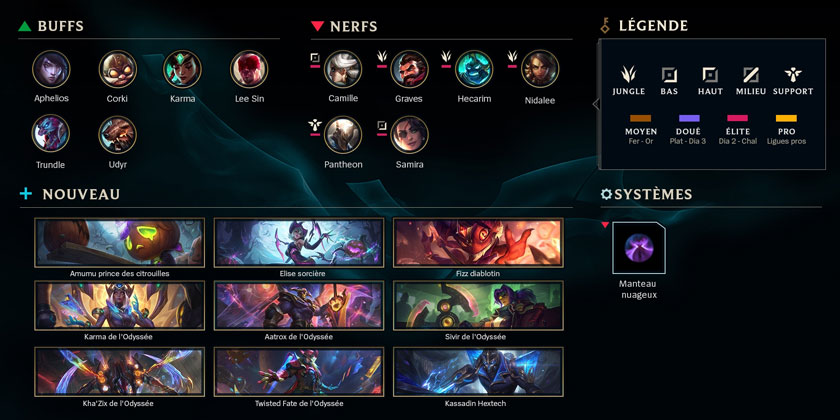Open Karma's buff entry
The height and width of the screenshot is (420, 840).
(x=183, y=69)
